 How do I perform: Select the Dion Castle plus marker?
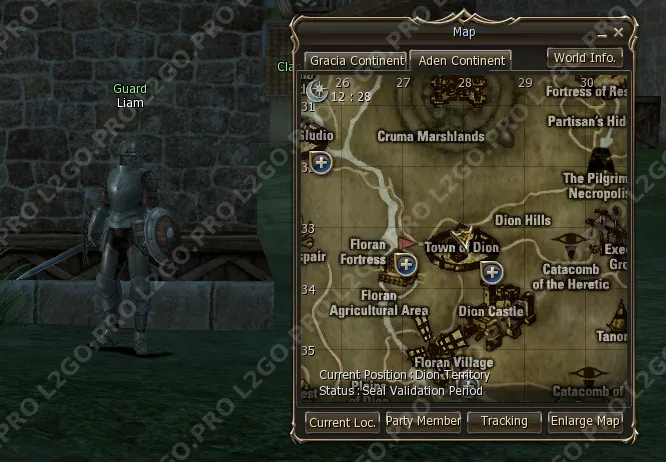point(492,271)
